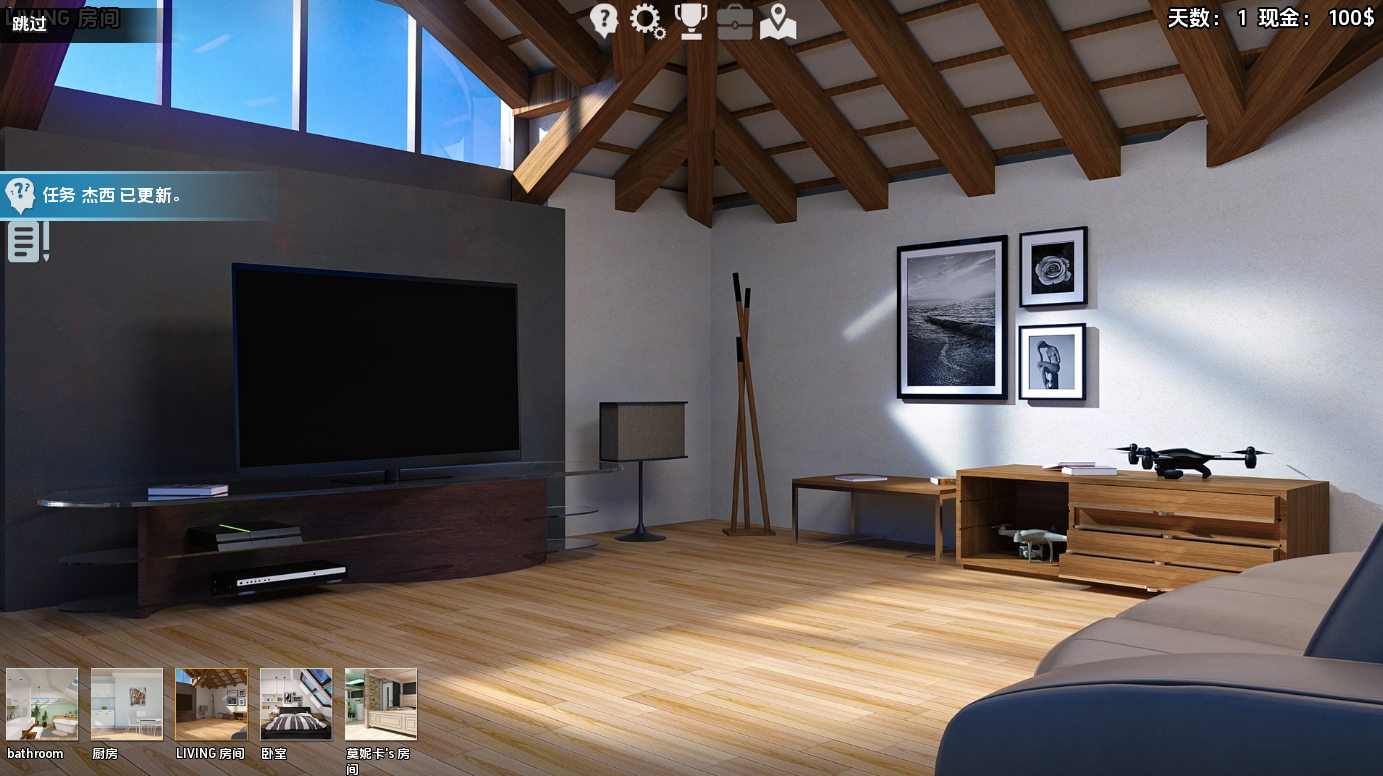Show the trophy achievements icon
This screenshot has height=776, width=1383.
pyautogui.click(x=691, y=21)
